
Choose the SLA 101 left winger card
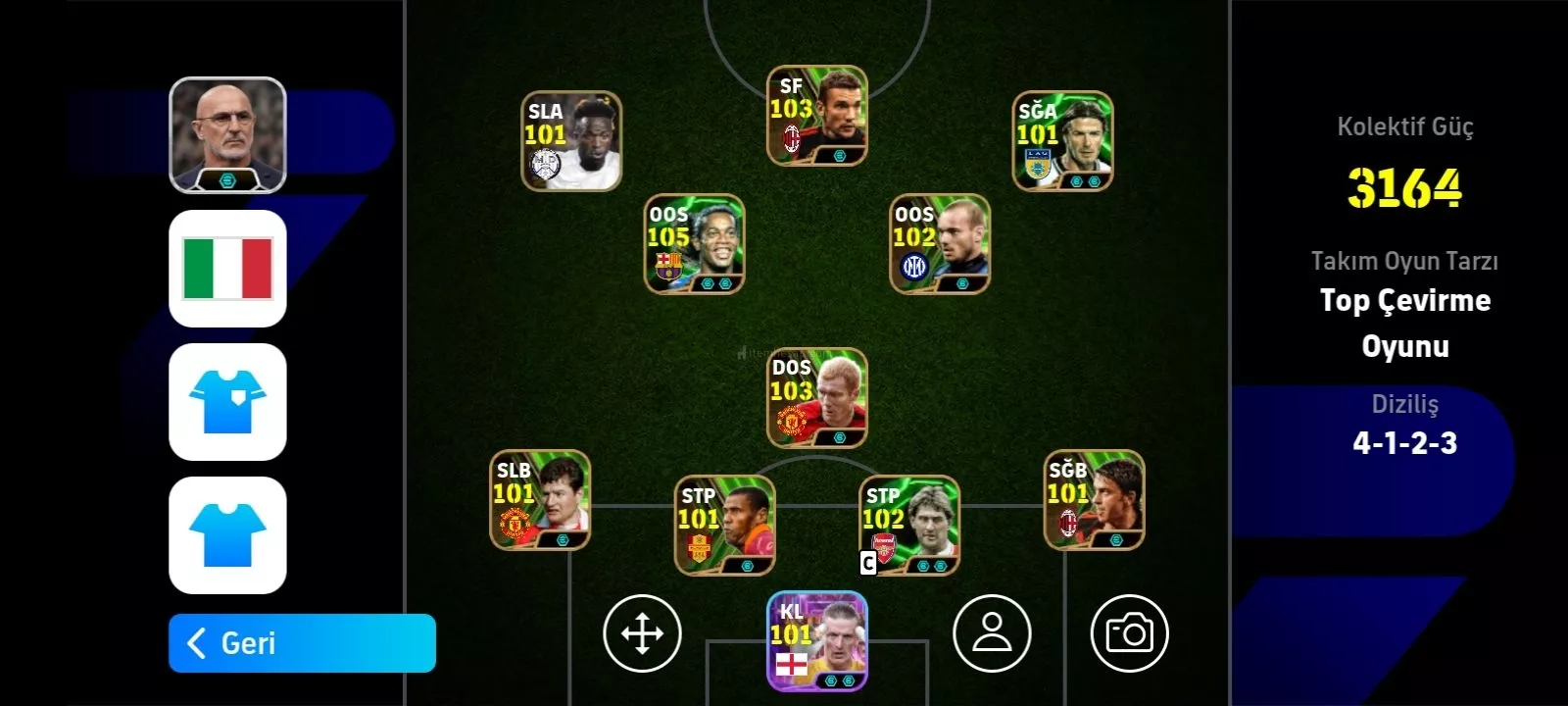point(571,141)
